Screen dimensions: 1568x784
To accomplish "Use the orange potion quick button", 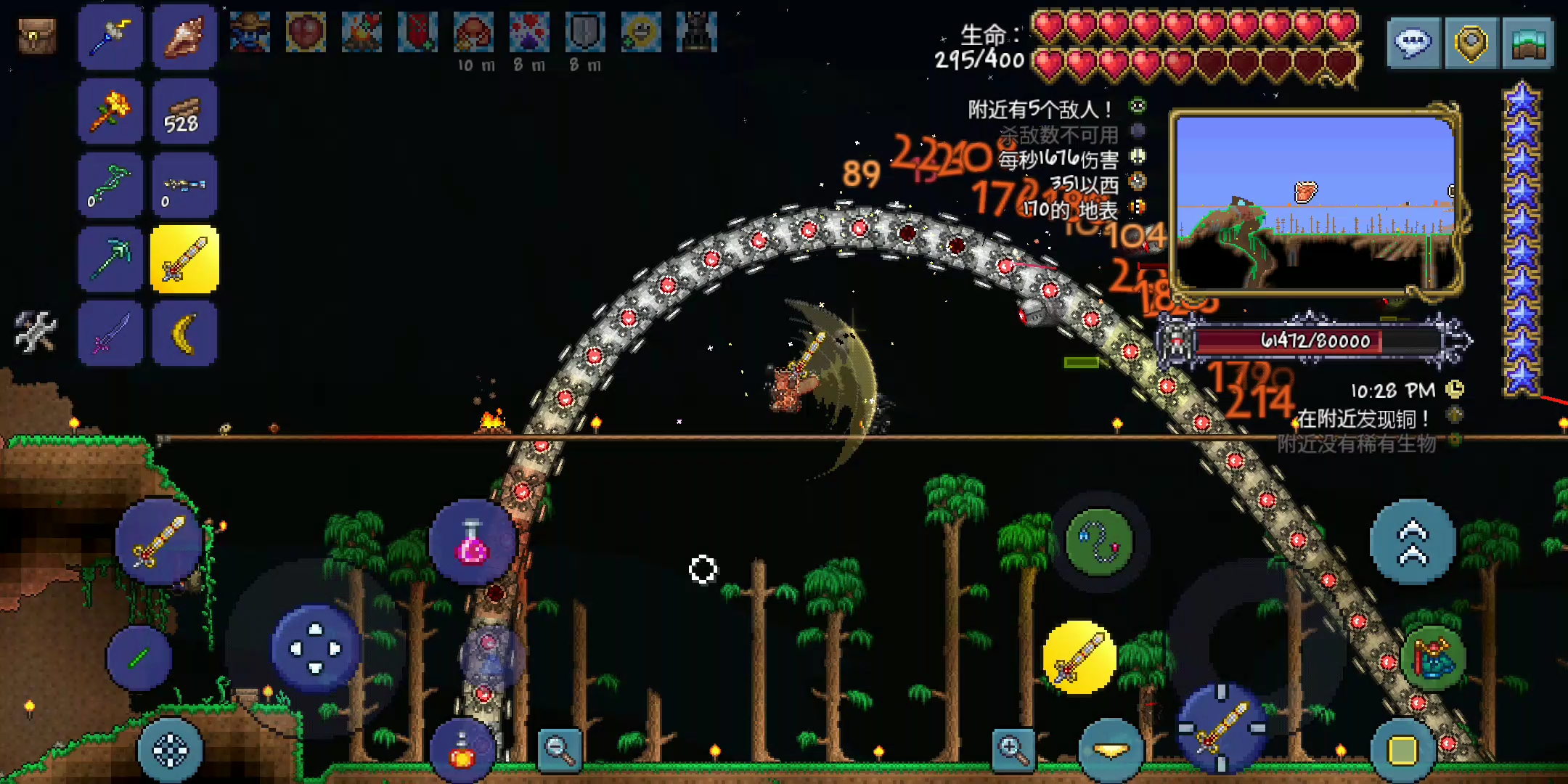I will coord(462,751).
